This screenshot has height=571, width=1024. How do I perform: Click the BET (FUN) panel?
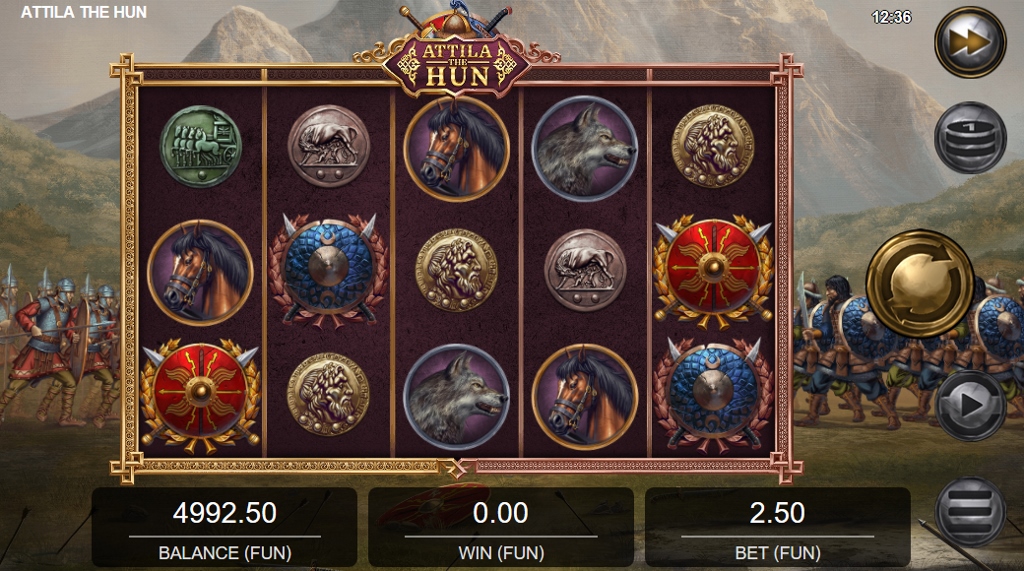tap(777, 527)
